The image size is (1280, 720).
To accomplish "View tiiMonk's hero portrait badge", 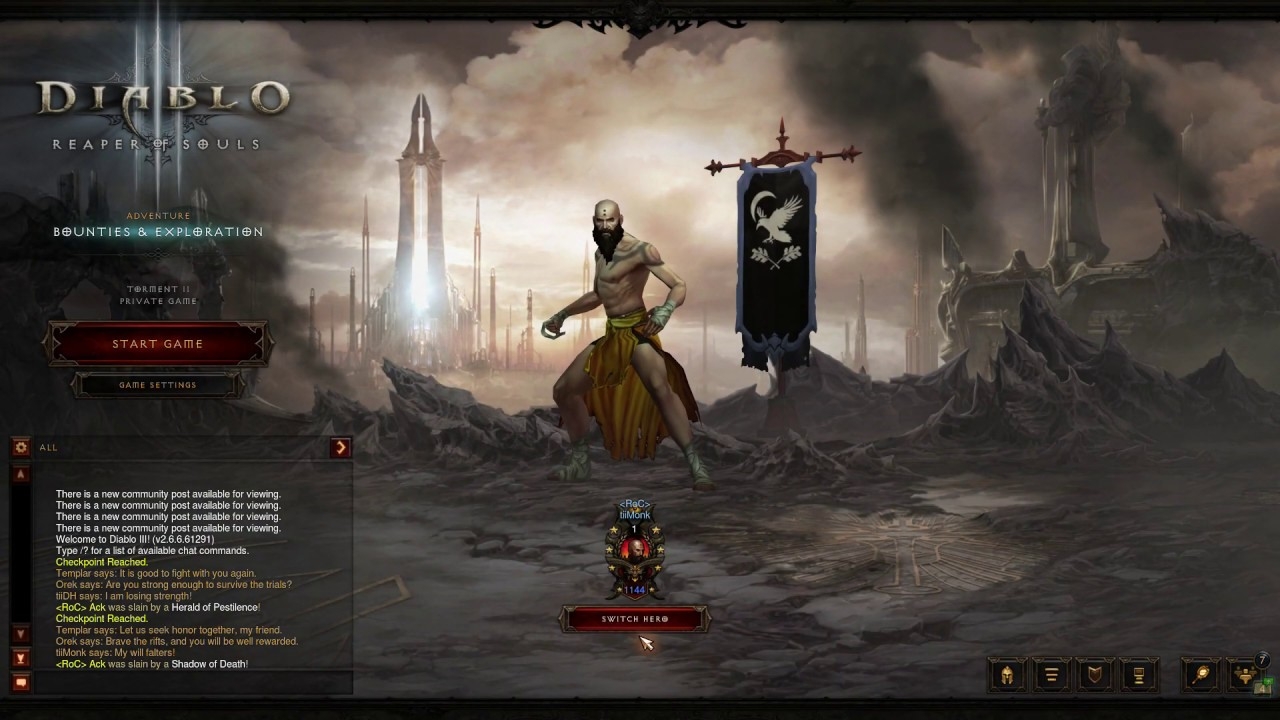I will click(635, 552).
